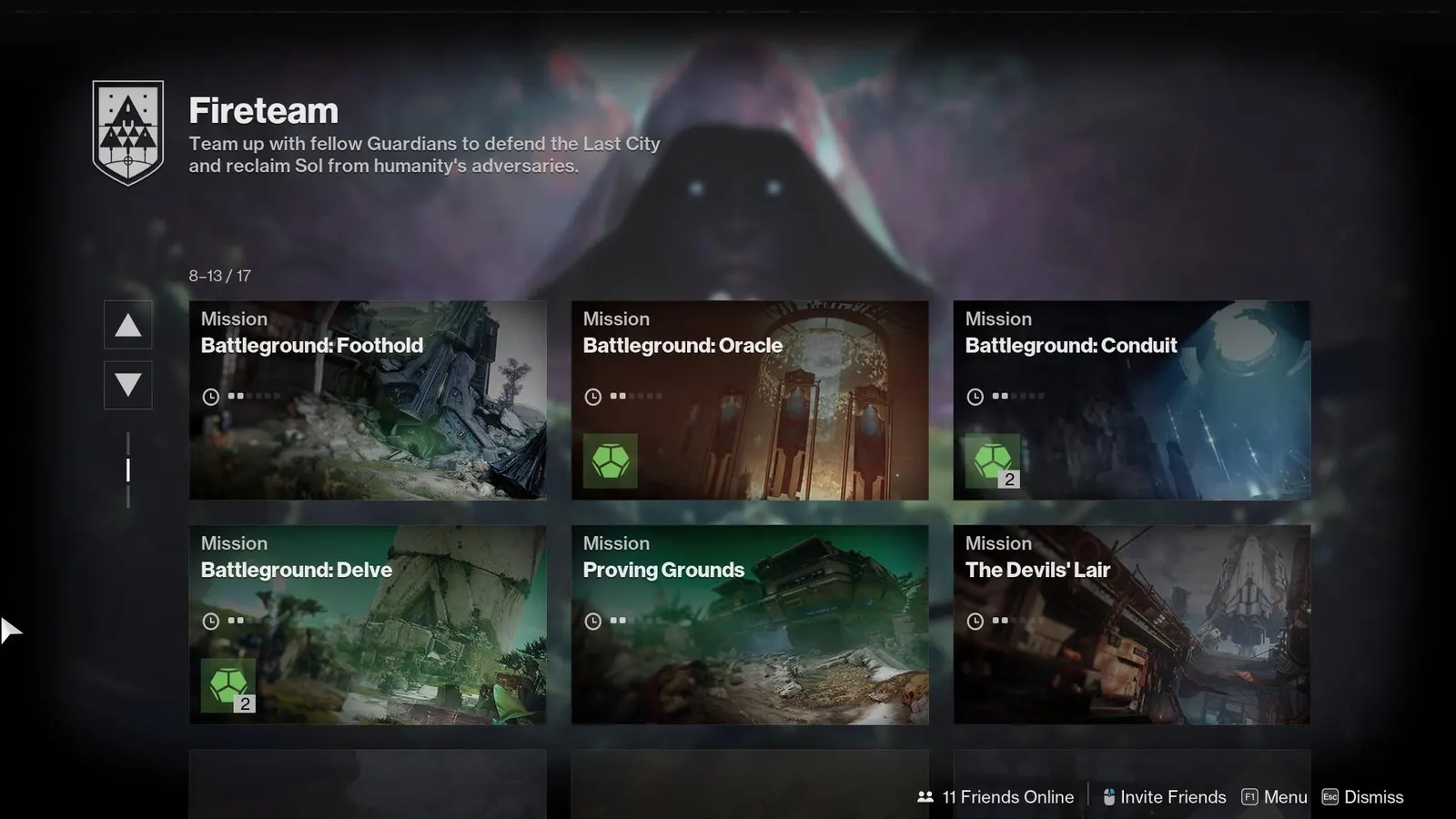Click the Esc key icon beside Dismiss
The height and width of the screenshot is (819, 1456).
(1330, 797)
